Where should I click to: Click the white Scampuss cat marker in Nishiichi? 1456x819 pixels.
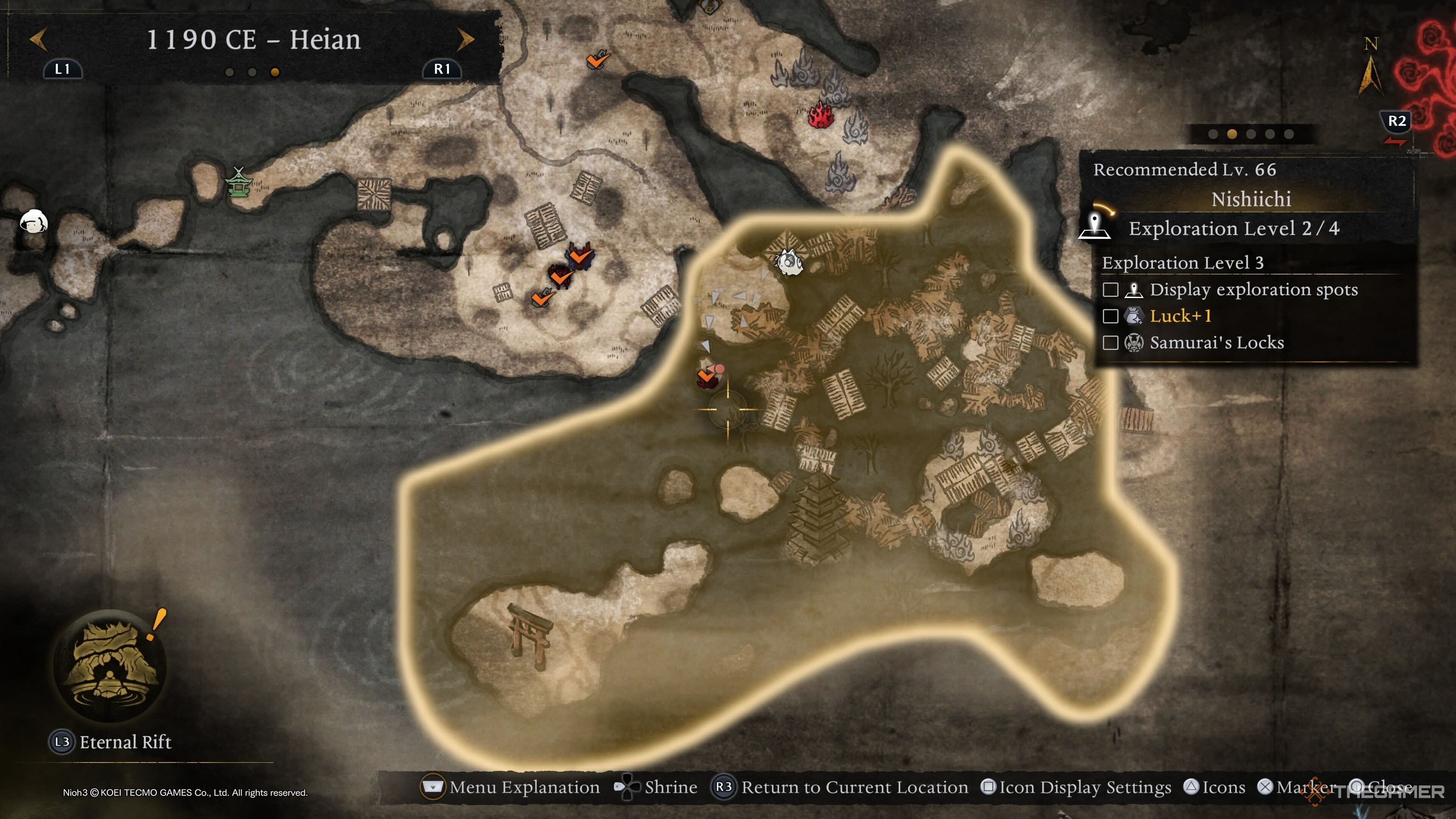point(789,262)
